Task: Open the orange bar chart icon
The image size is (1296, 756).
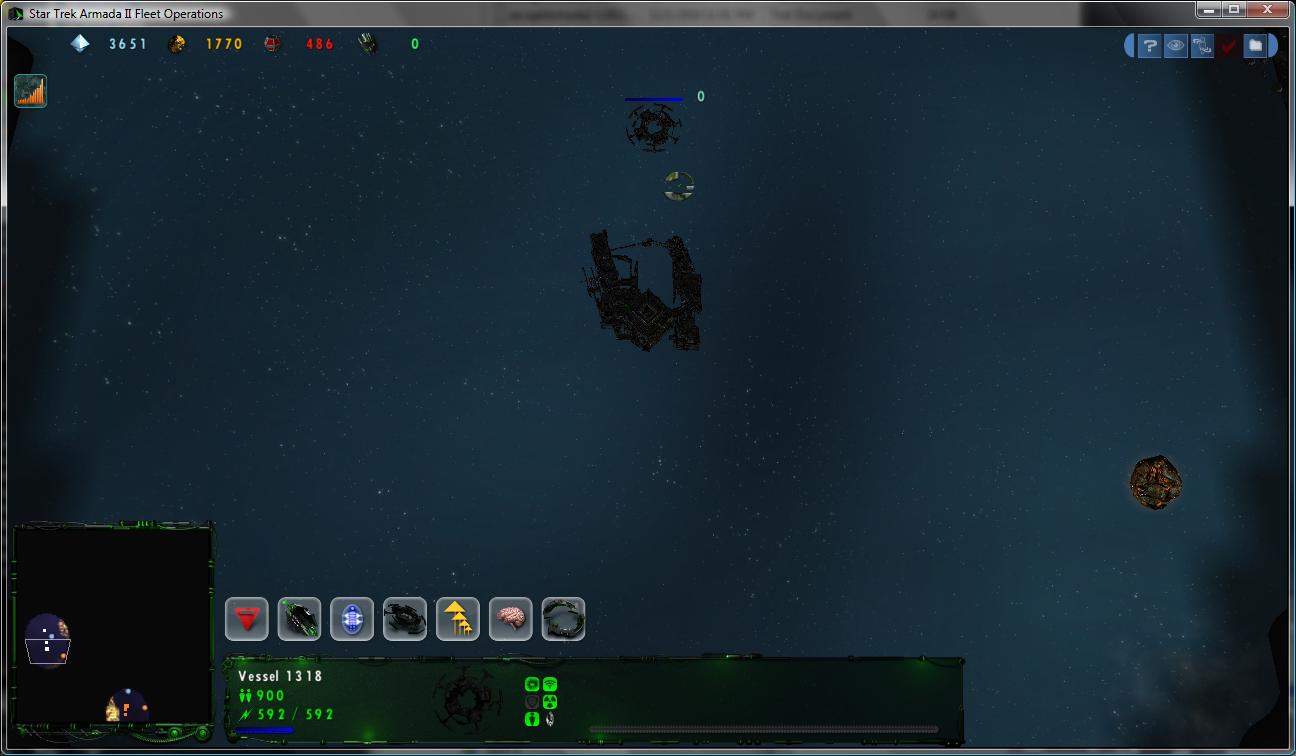Action: (x=31, y=91)
